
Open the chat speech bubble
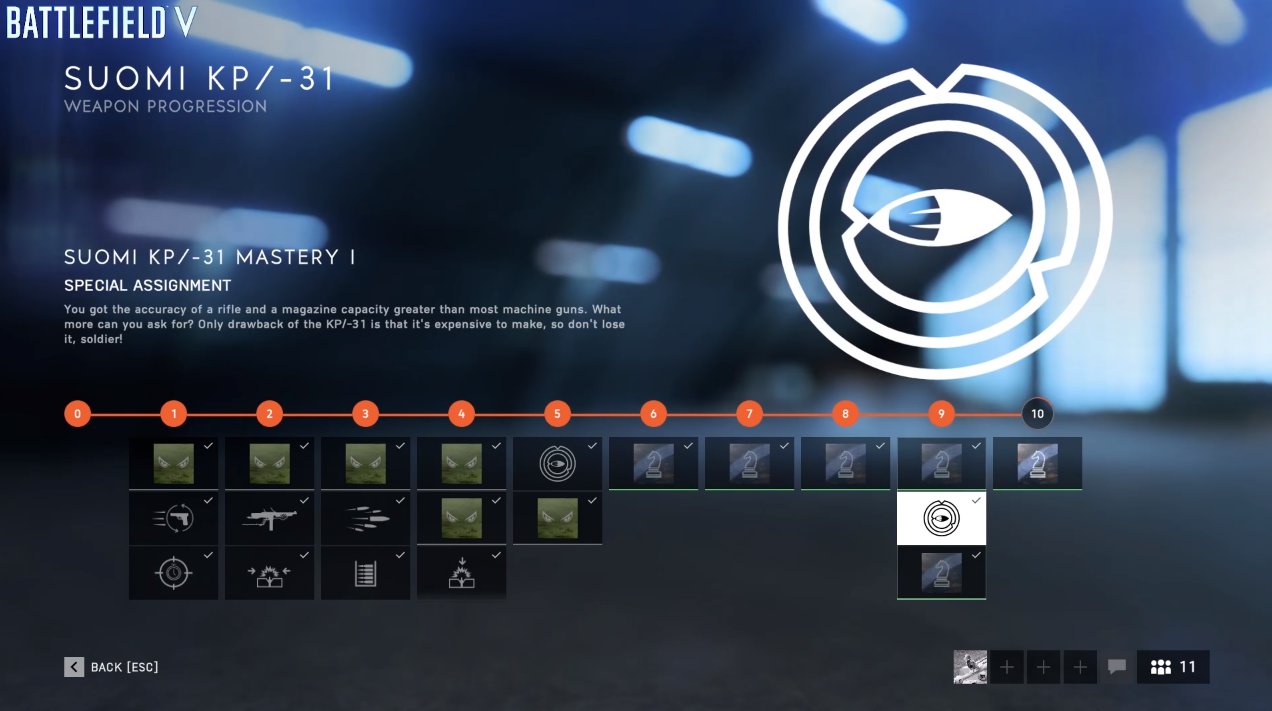1117,667
